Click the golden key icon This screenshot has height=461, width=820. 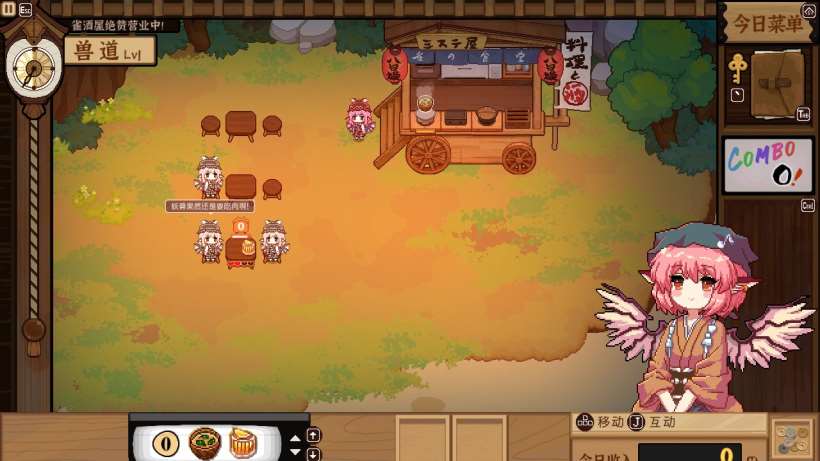coord(737,70)
